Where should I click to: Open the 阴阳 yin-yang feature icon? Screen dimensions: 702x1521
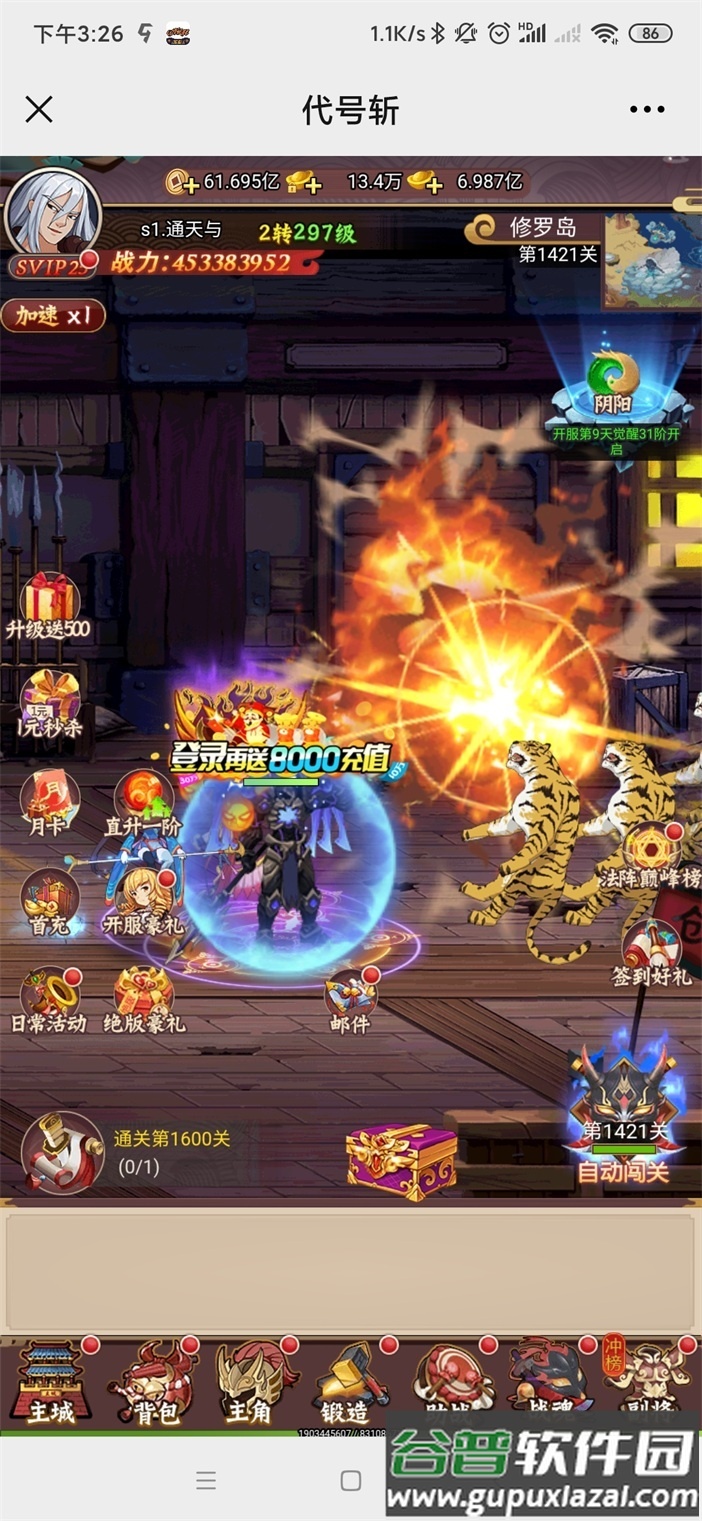click(x=615, y=387)
